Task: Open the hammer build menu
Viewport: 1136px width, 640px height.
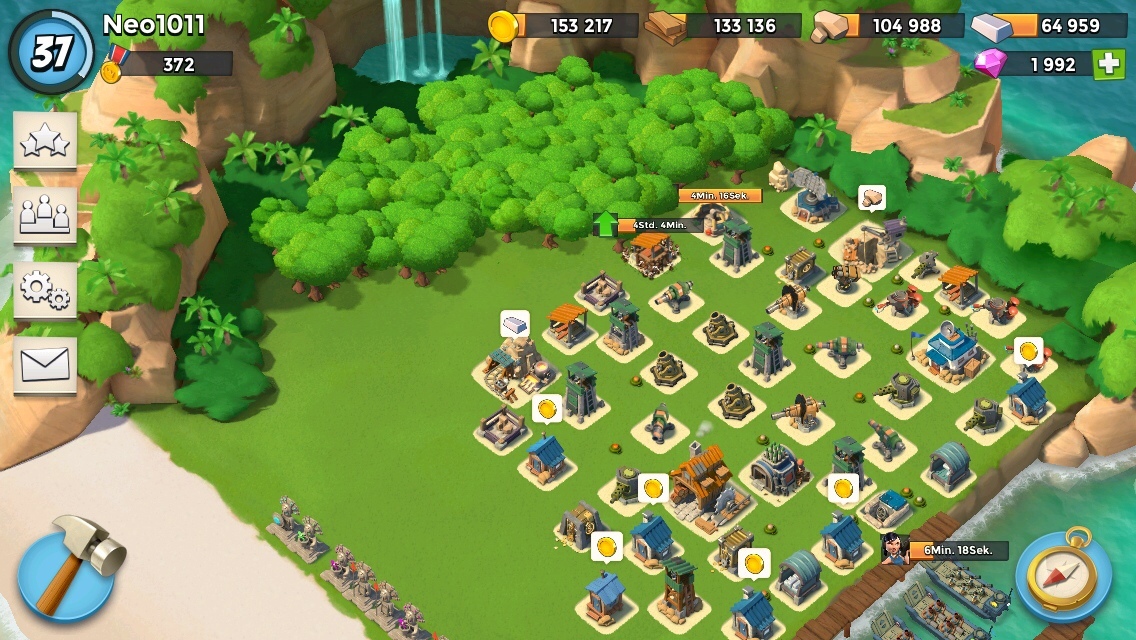Action: point(68,568)
